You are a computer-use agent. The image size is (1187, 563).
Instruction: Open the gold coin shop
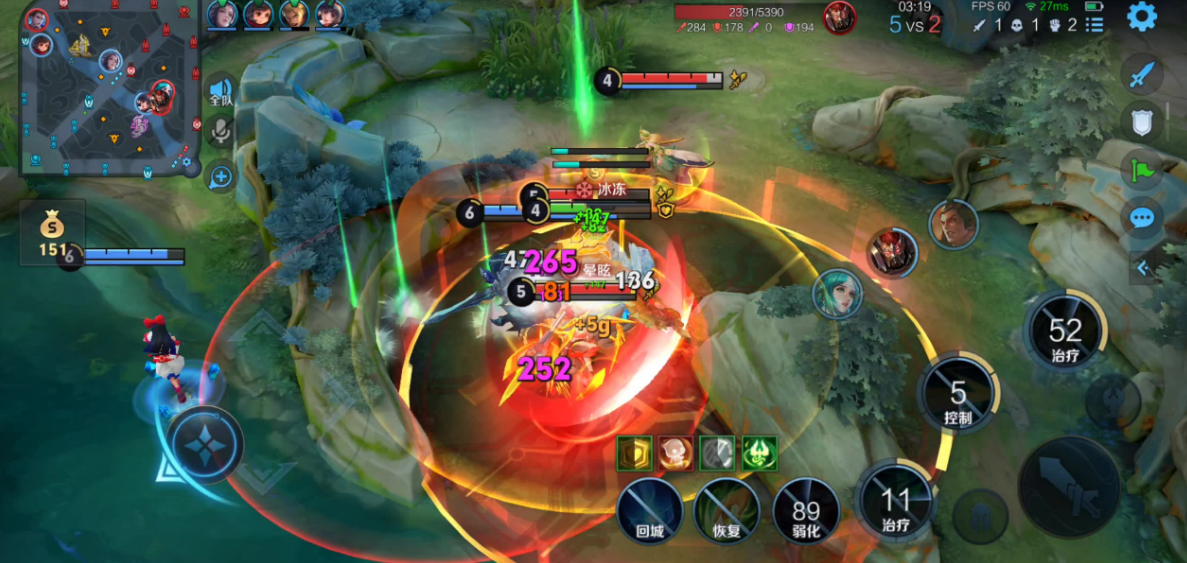[x=52, y=229]
